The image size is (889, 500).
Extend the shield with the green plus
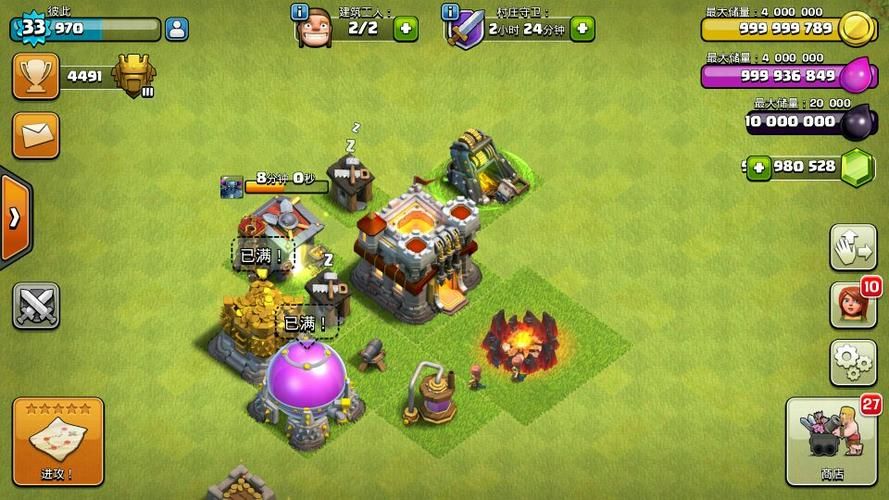point(583,28)
